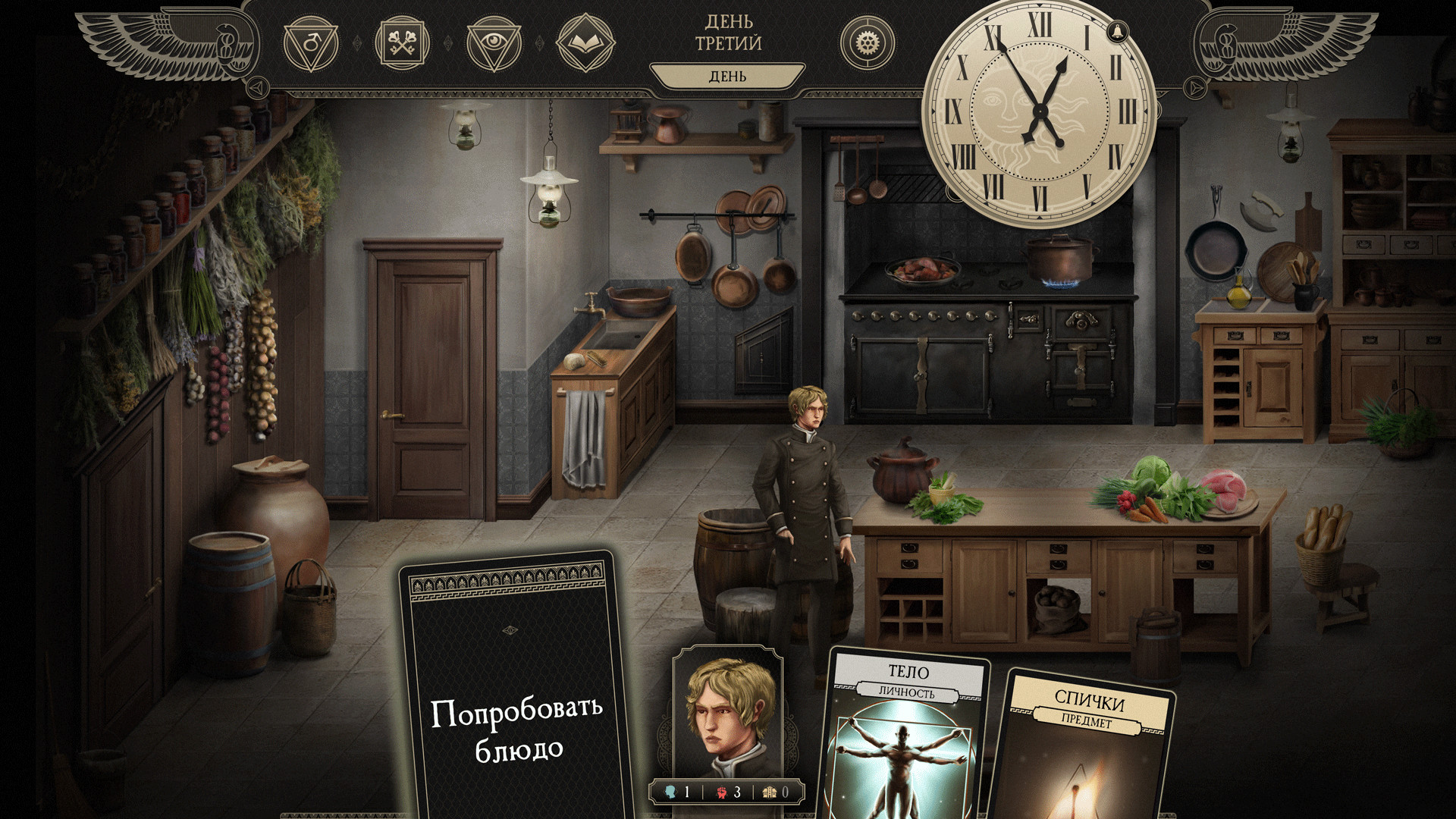Image resolution: width=1456 pixels, height=819 pixels.
Task: Select the blue head silhouette stat icon
Action: tap(671, 791)
